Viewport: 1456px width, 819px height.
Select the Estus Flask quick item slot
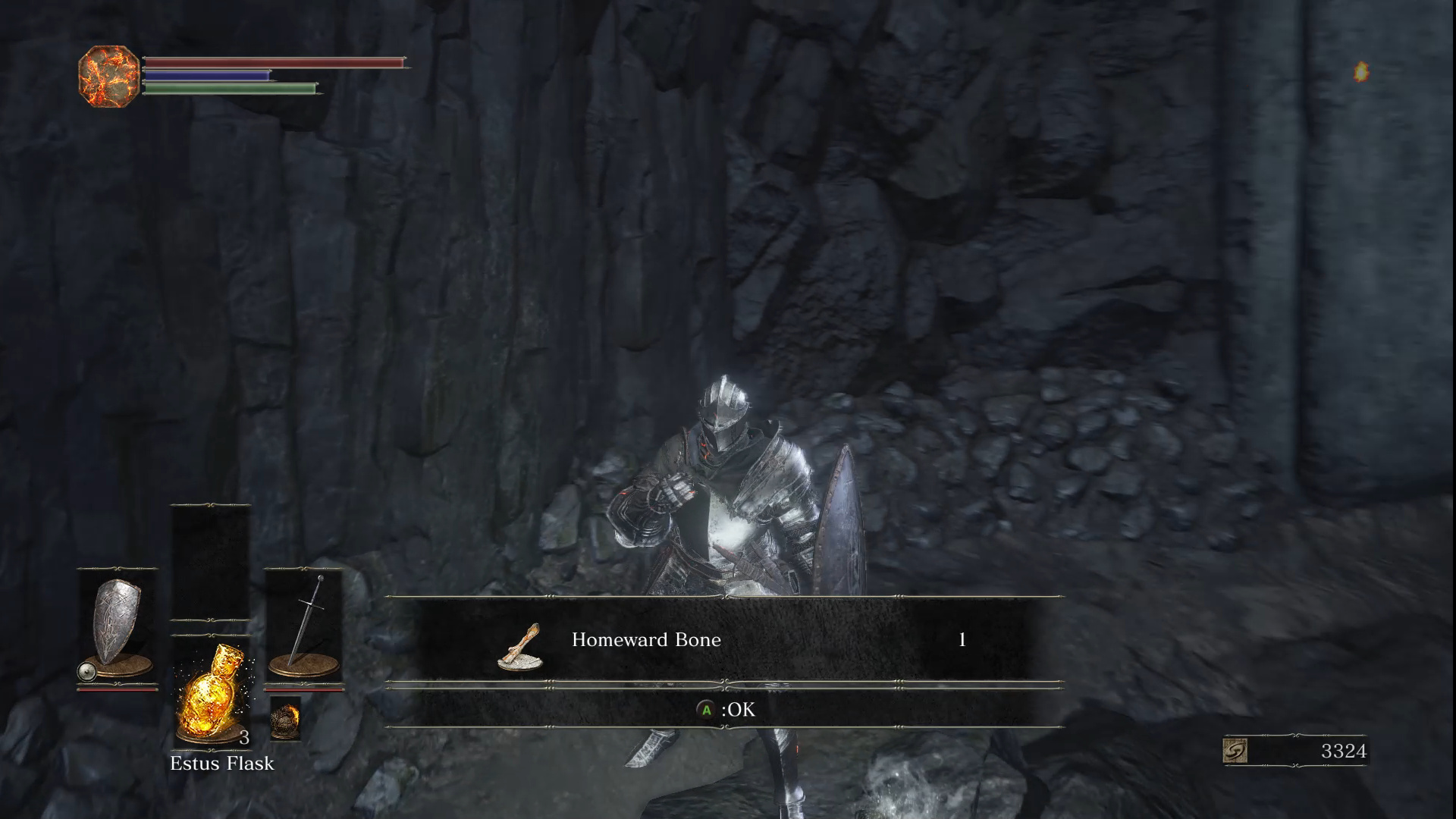tap(211, 690)
